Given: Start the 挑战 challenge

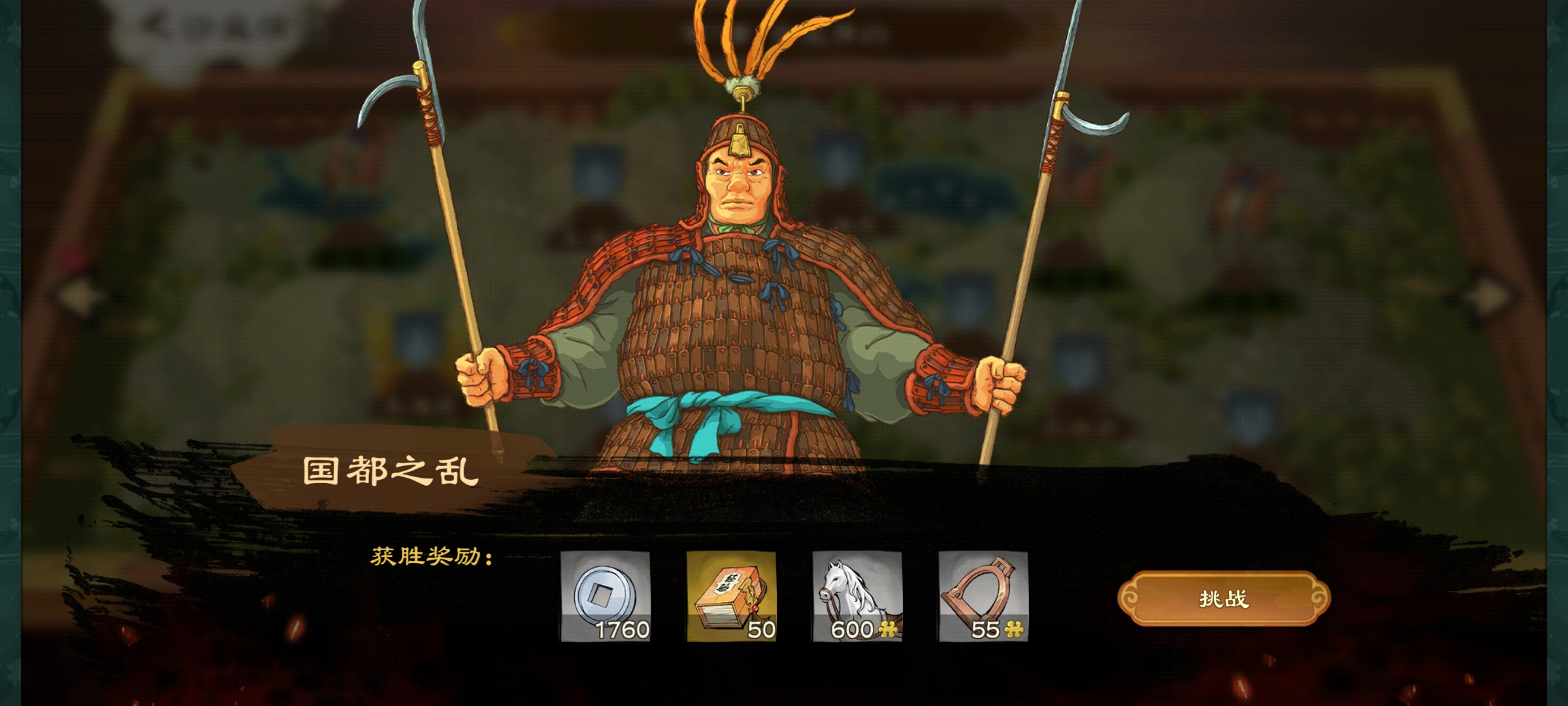Looking at the screenshot, I should point(1224,599).
